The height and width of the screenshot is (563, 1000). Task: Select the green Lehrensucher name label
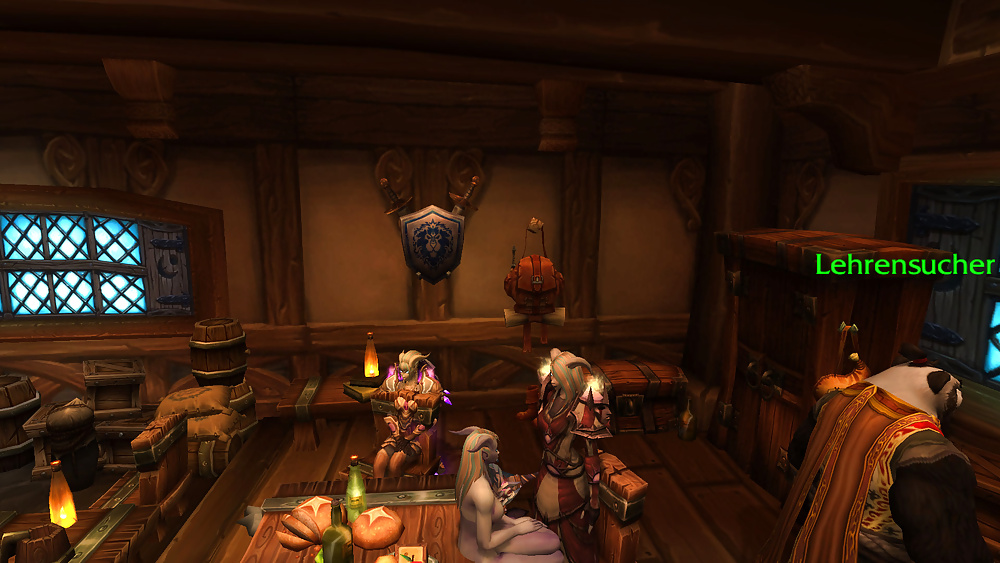pos(905,265)
